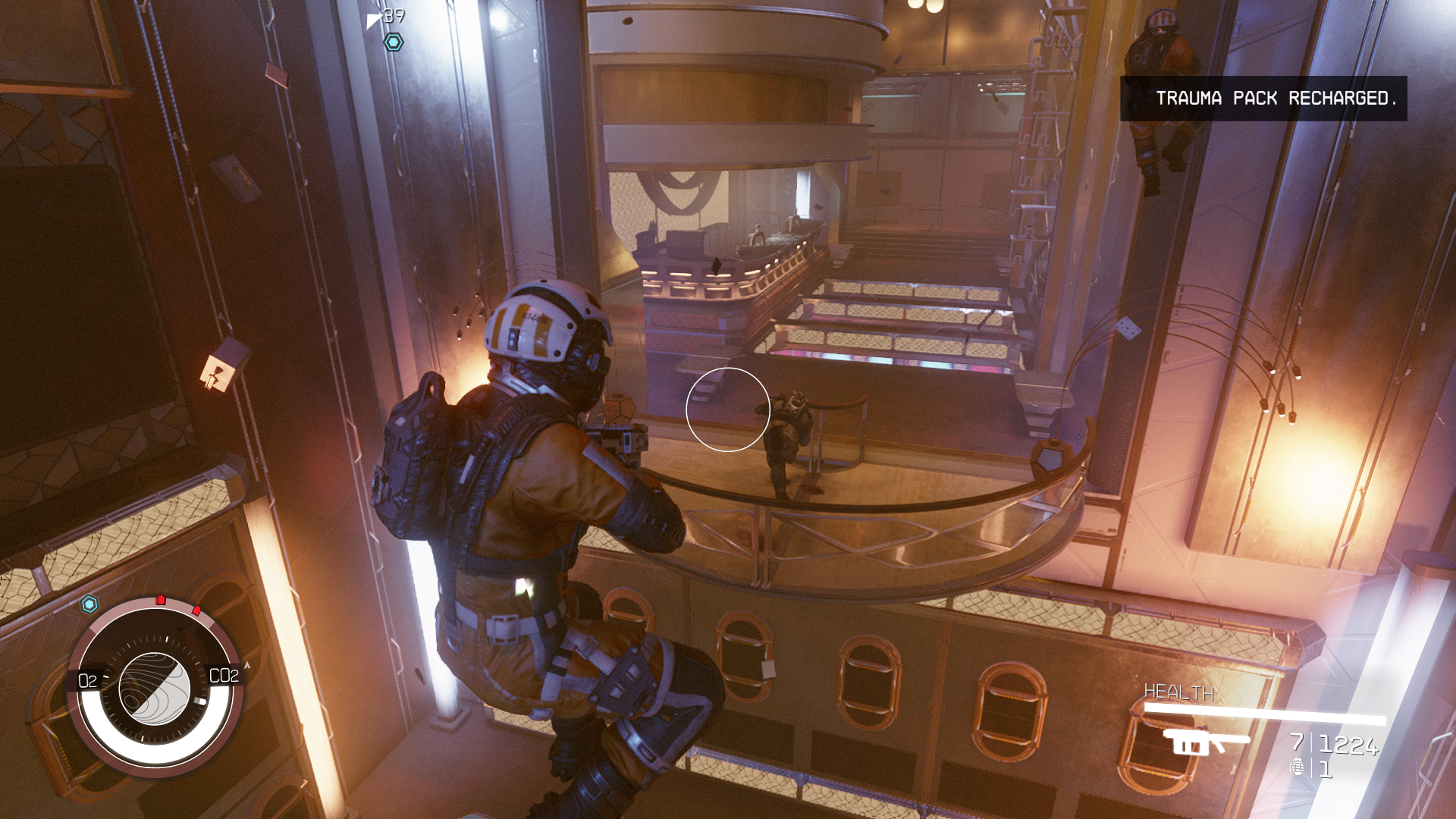This screenshot has height=819, width=1456.
Task: Click the white waypoint flag beside the 39 counter
Action: [374, 21]
